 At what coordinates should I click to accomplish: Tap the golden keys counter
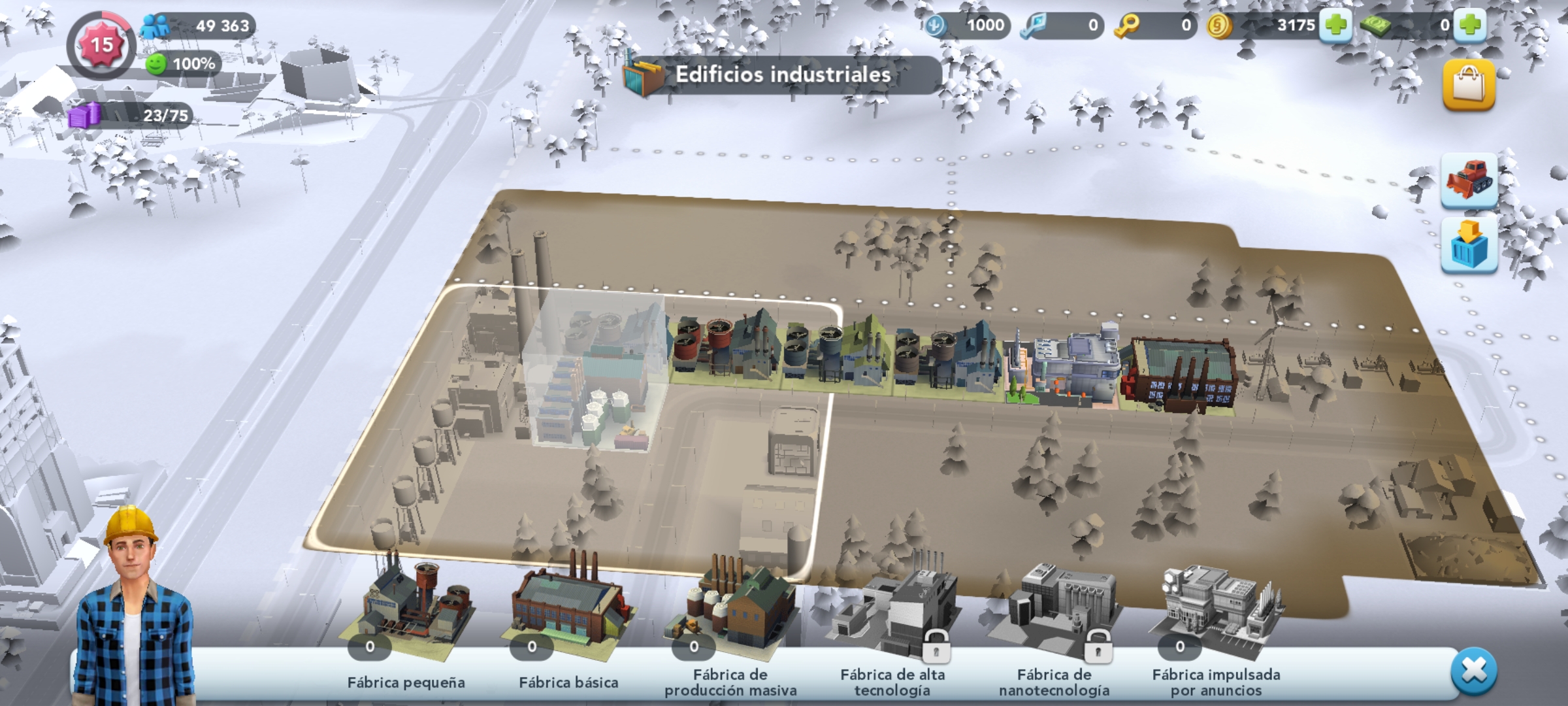(1155, 25)
